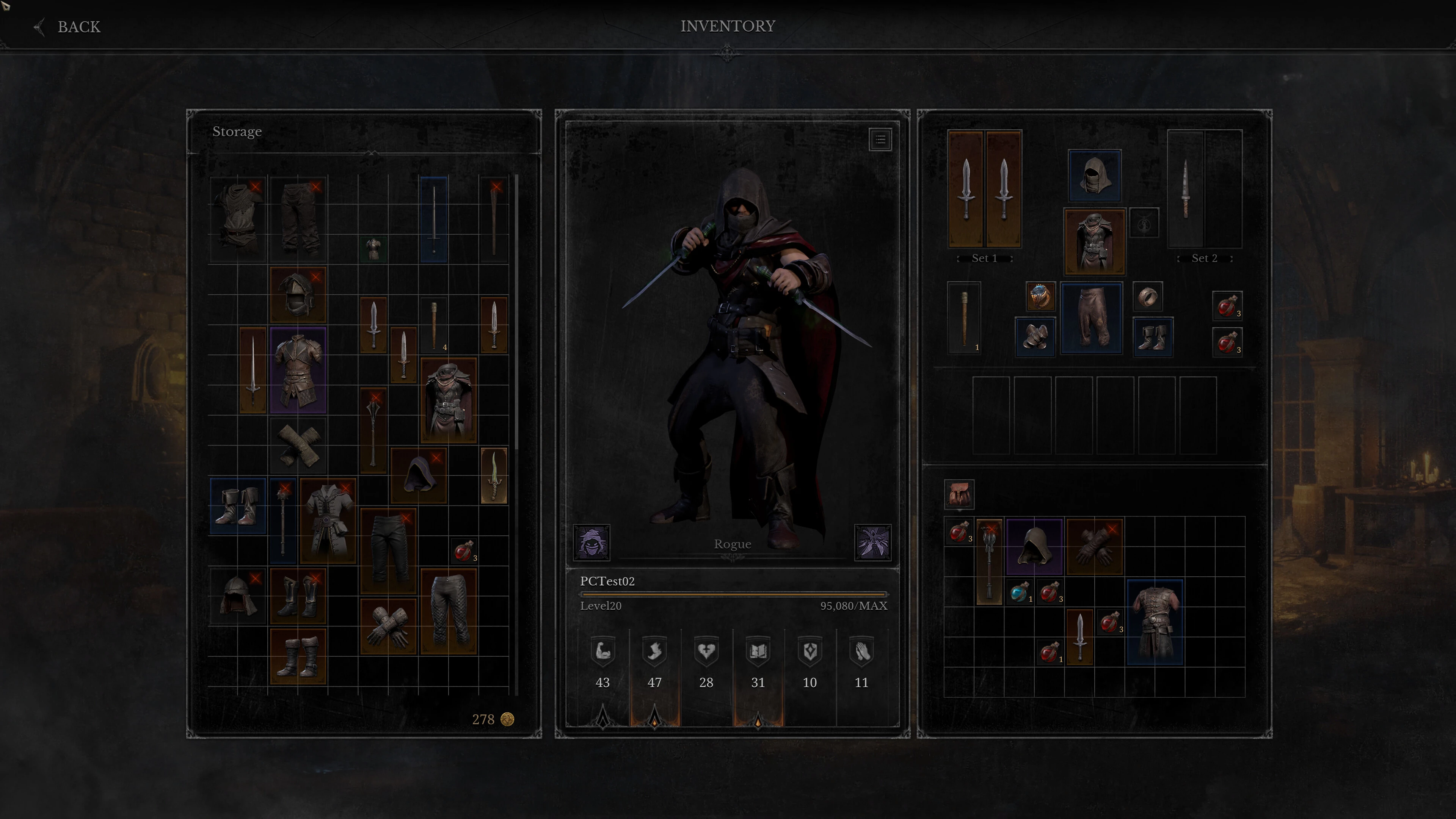Choose the equipped torch utility slot
1456x819 pixels.
(964, 318)
